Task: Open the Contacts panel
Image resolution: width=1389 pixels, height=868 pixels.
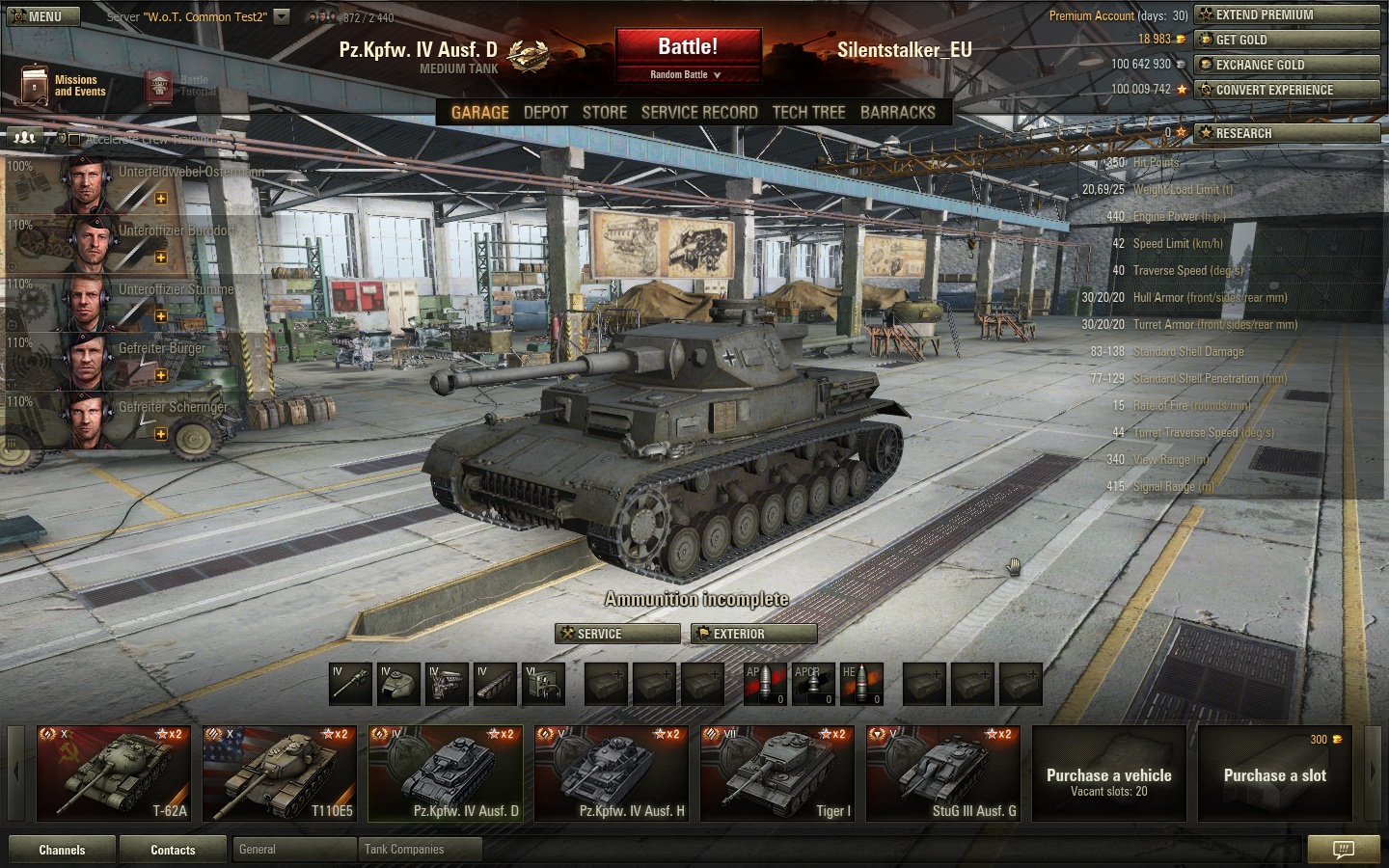Action: click(173, 850)
